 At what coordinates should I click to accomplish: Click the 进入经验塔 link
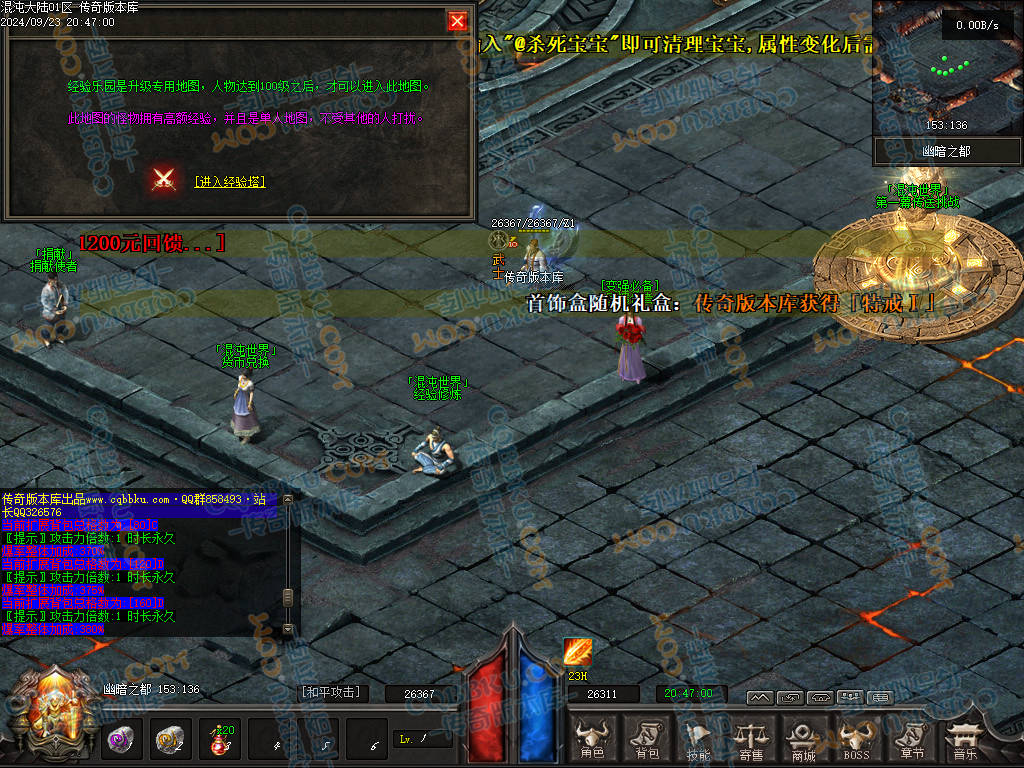(x=230, y=182)
